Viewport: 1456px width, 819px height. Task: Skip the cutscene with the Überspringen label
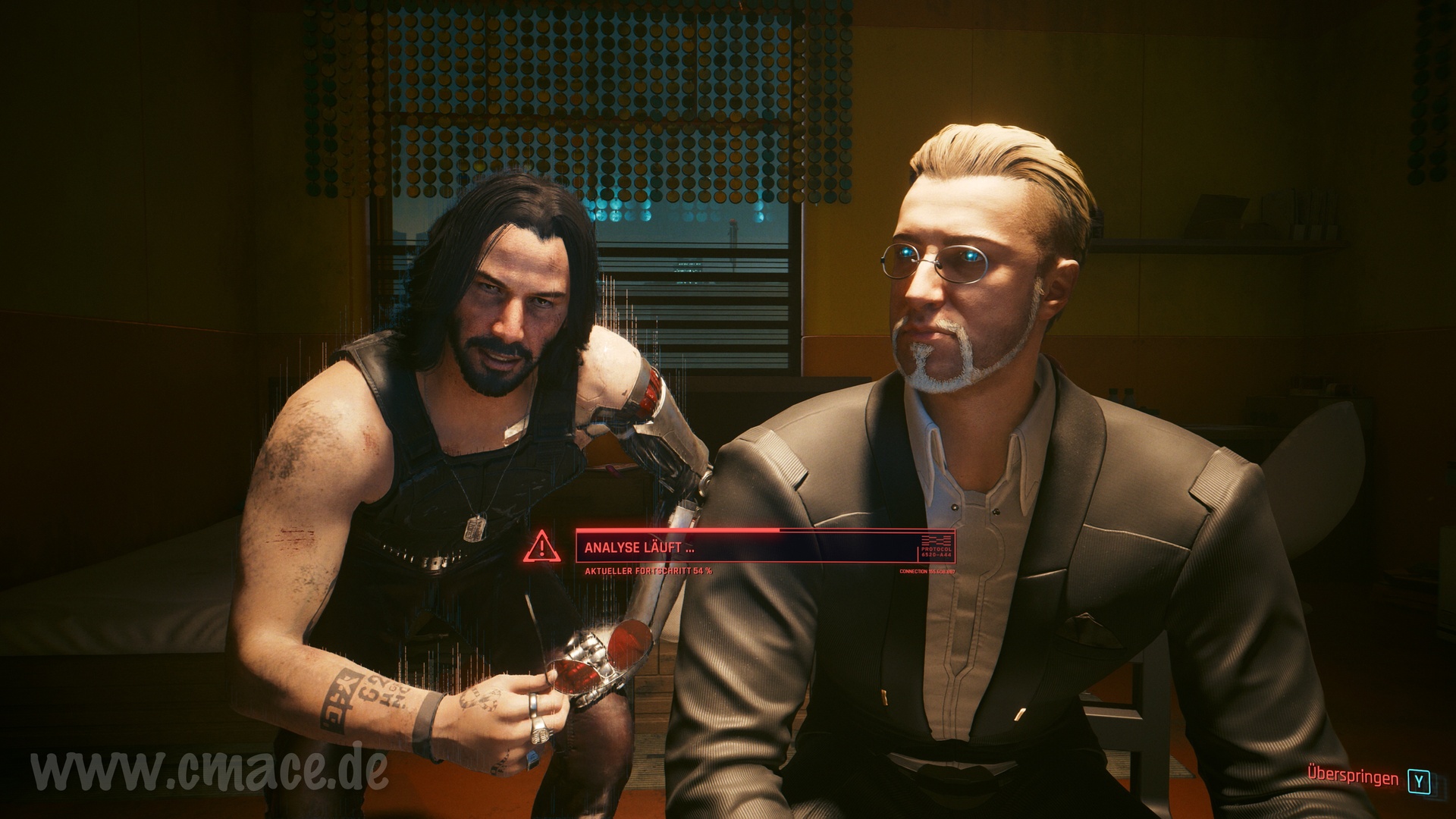(1353, 779)
